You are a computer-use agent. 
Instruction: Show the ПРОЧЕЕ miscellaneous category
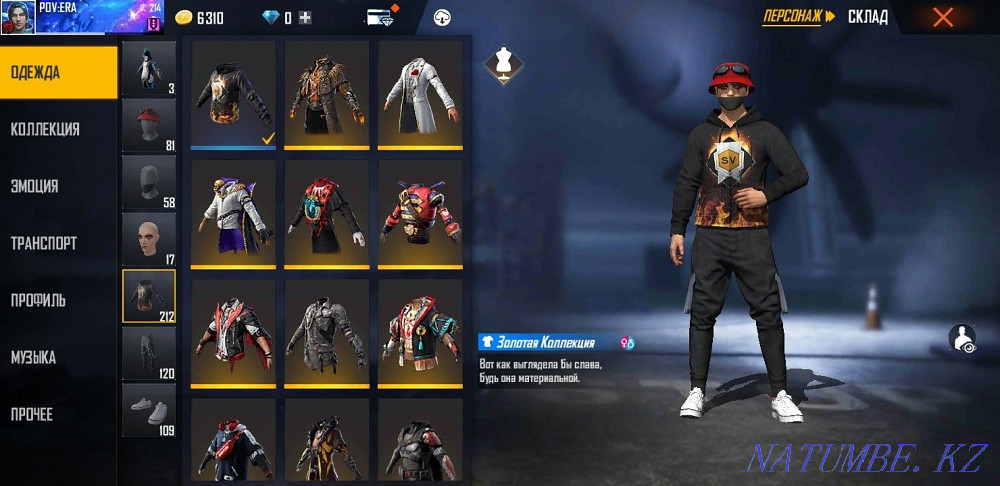click(58, 414)
